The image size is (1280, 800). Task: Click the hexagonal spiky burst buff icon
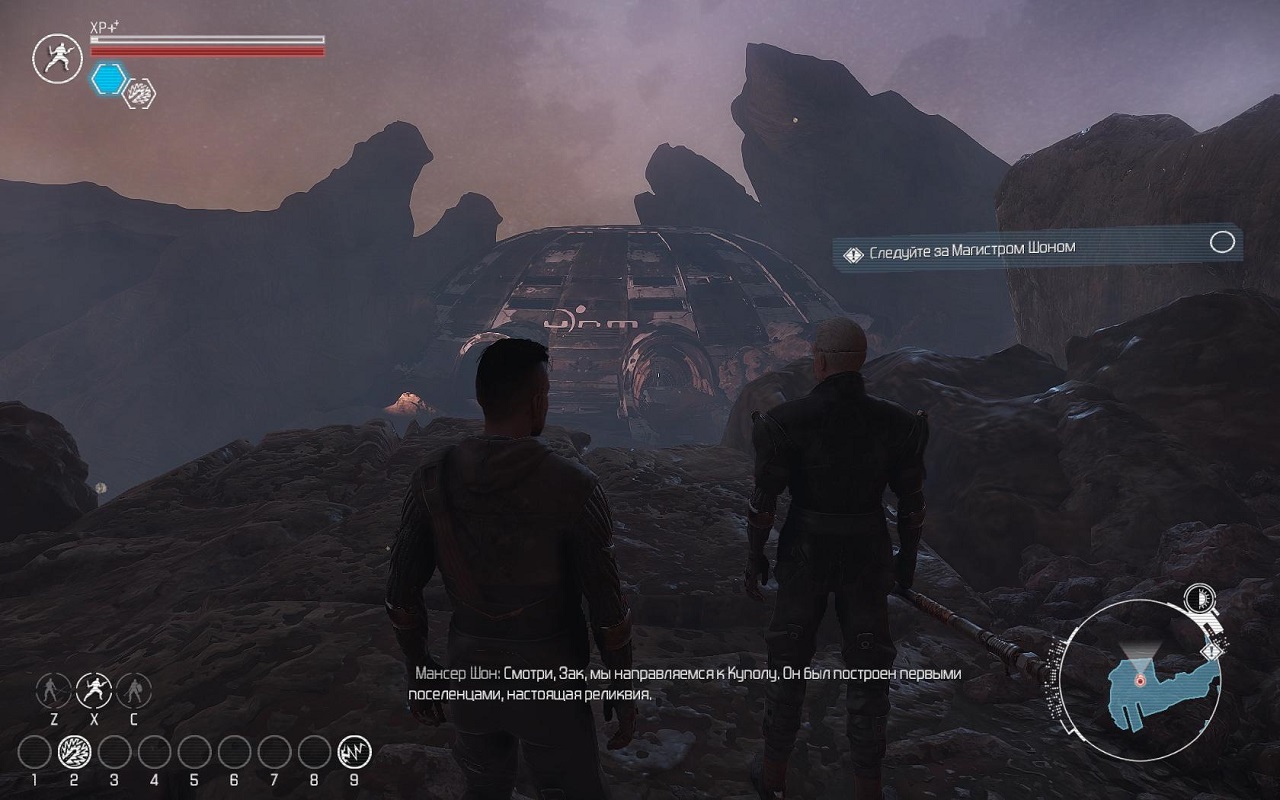pyautogui.click(x=139, y=93)
